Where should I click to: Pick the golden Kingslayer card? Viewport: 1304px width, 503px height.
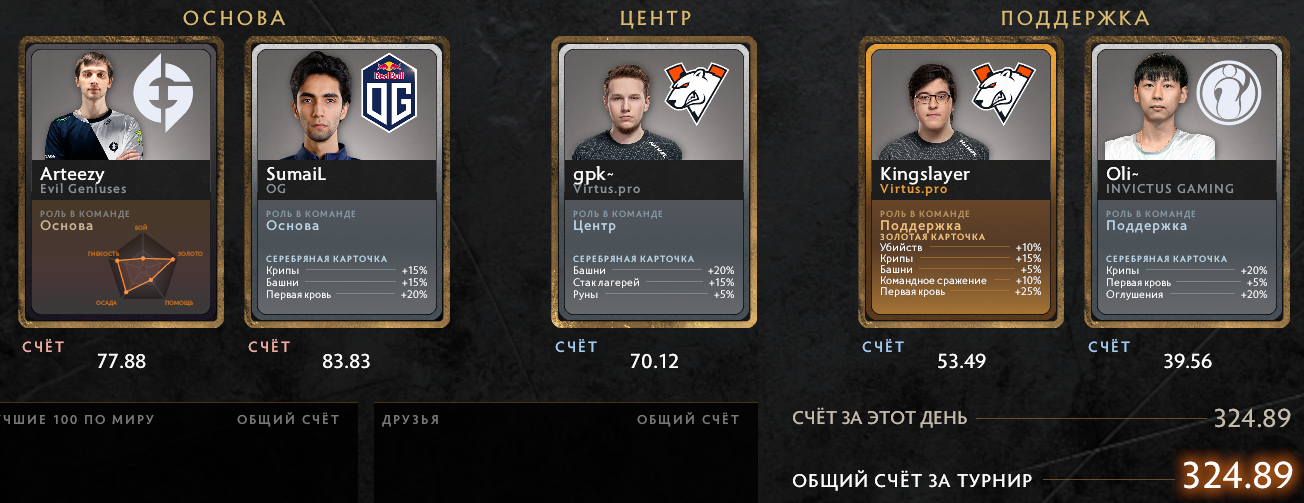pyautogui.click(x=961, y=180)
